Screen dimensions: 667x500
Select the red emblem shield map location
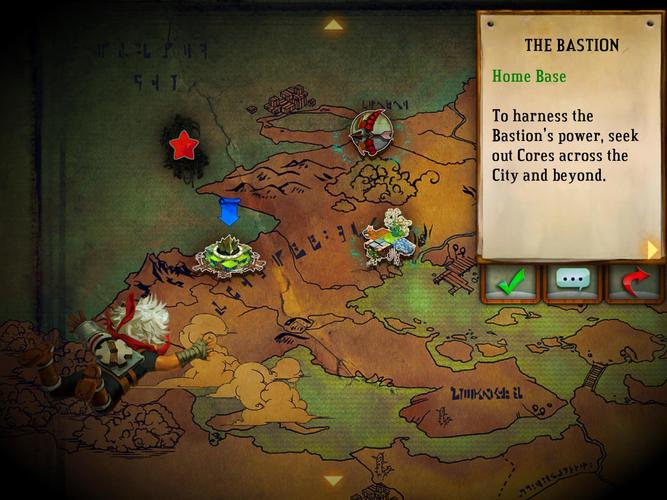pyautogui.click(x=370, y=132)
